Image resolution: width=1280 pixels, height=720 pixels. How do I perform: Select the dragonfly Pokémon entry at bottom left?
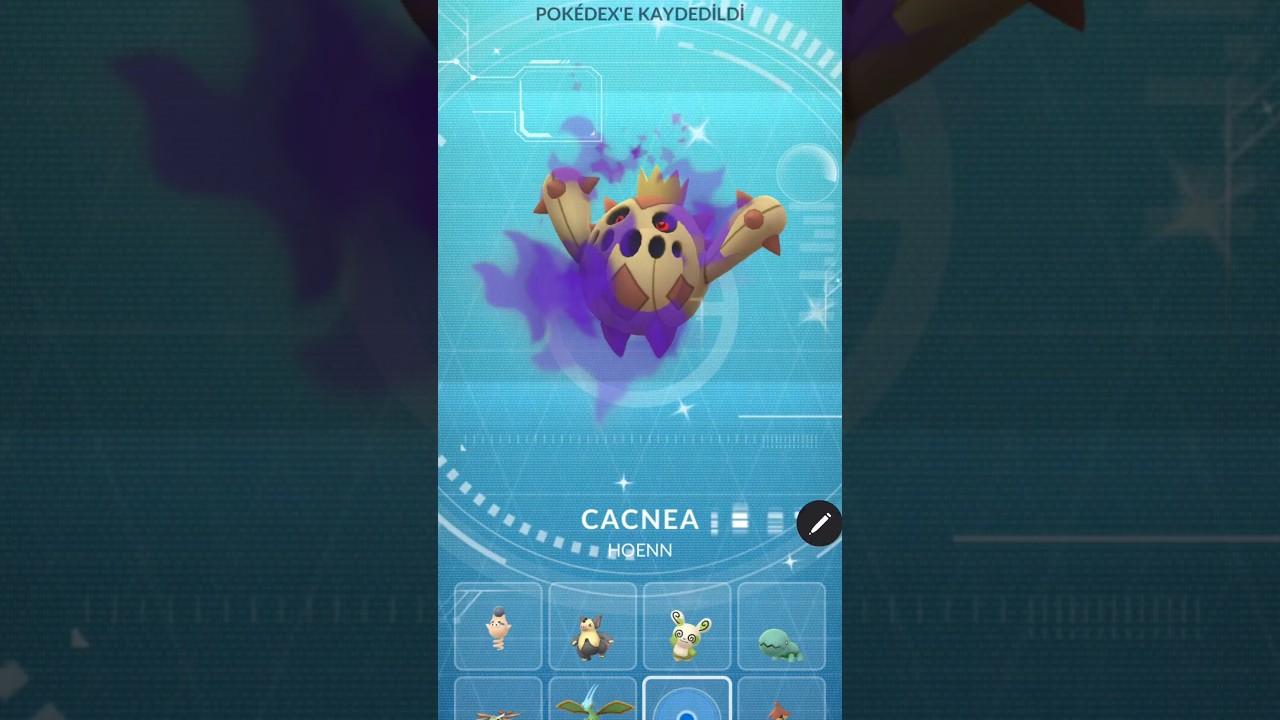pos(498,705)
